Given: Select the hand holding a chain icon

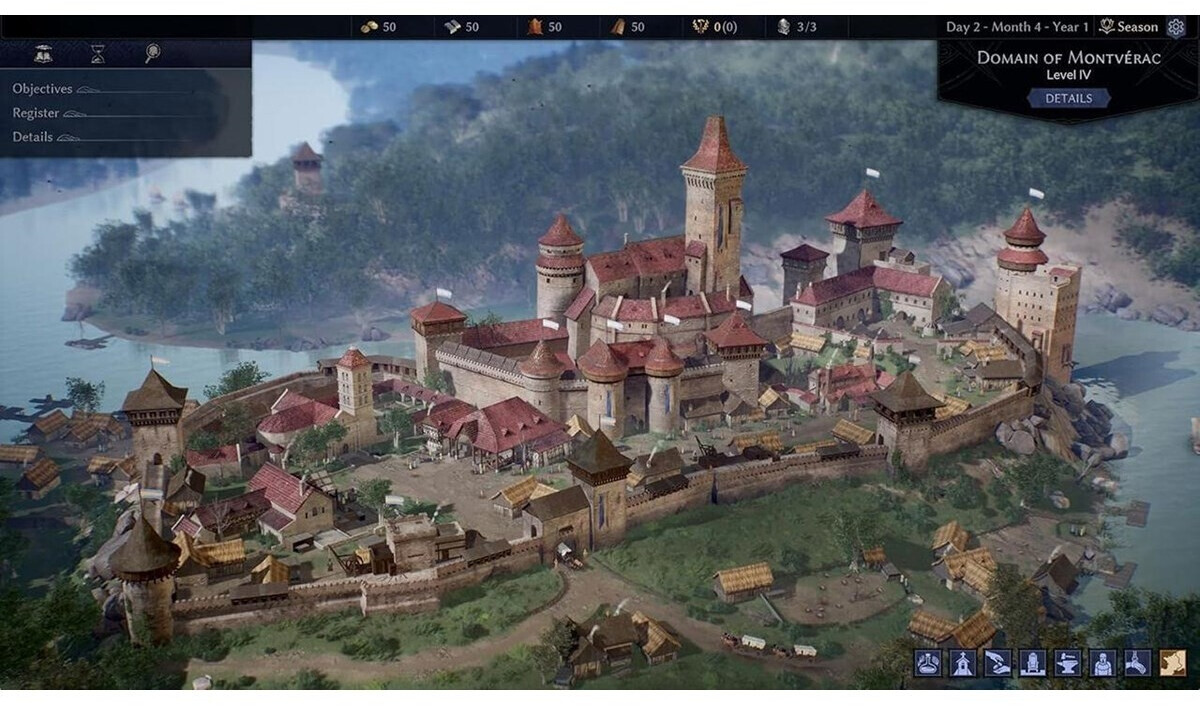Looking at the screenshot, I should click(1138, 663).
